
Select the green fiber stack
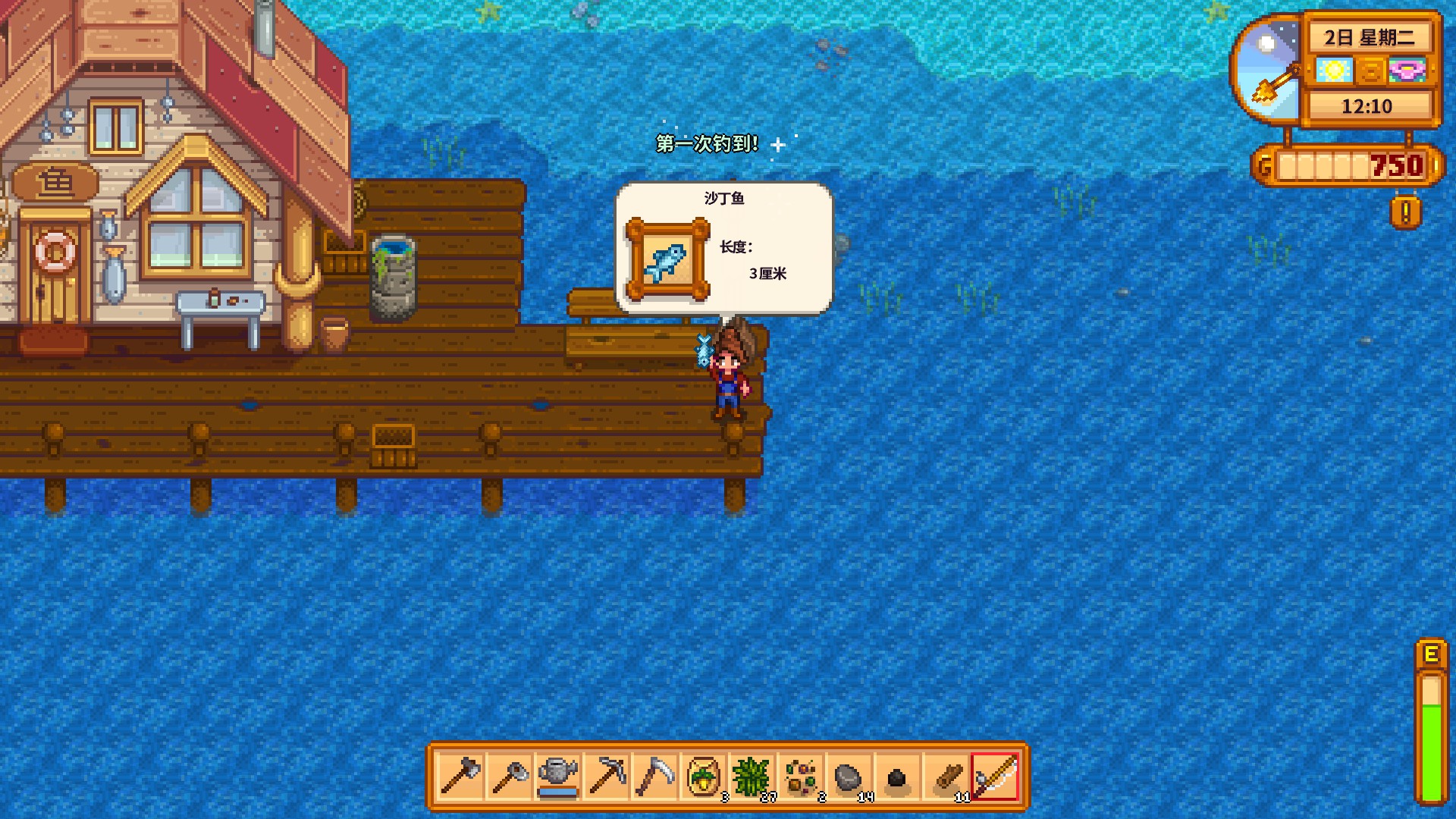click(x=752, y=777)
